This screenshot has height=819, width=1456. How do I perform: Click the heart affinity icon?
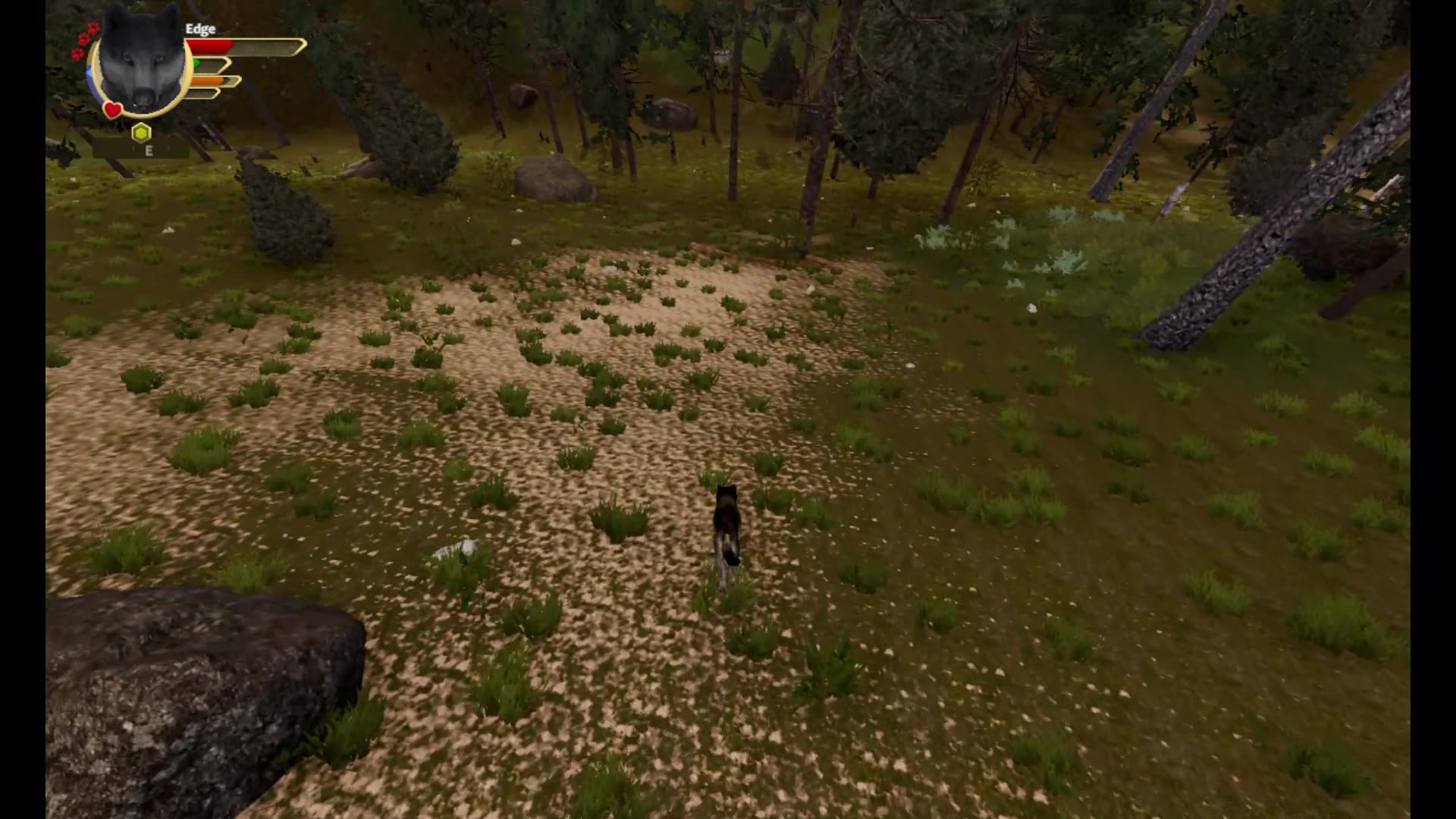coord(112,110)
